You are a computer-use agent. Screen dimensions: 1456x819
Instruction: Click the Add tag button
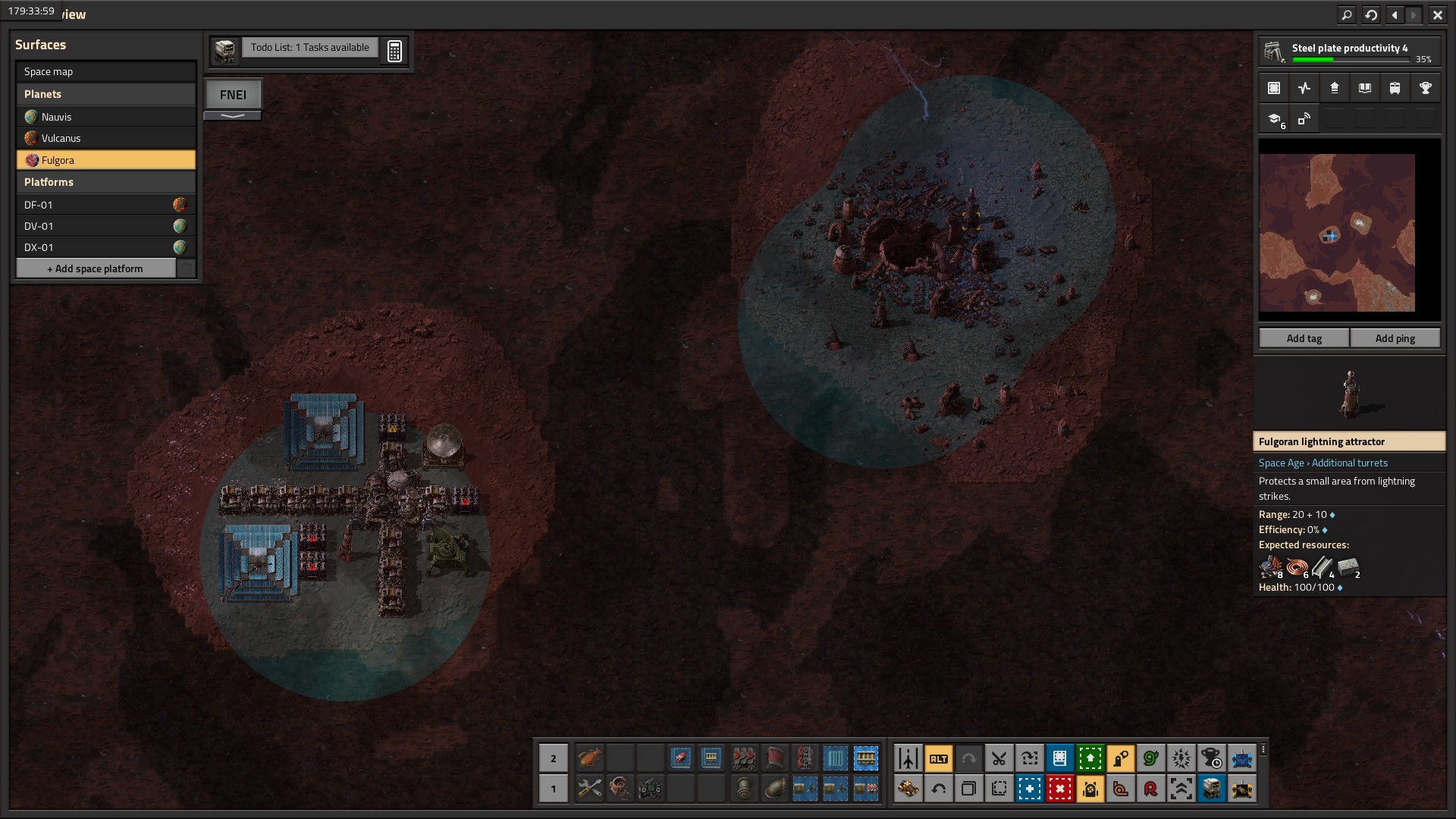pos(1304,338)
